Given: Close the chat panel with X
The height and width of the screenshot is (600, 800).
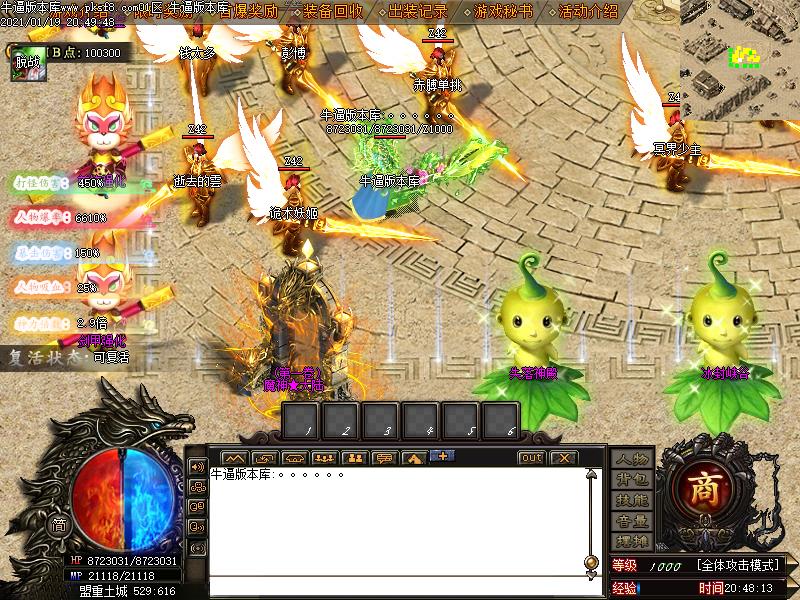Looking at the screenshot, I should coord(563,458).
